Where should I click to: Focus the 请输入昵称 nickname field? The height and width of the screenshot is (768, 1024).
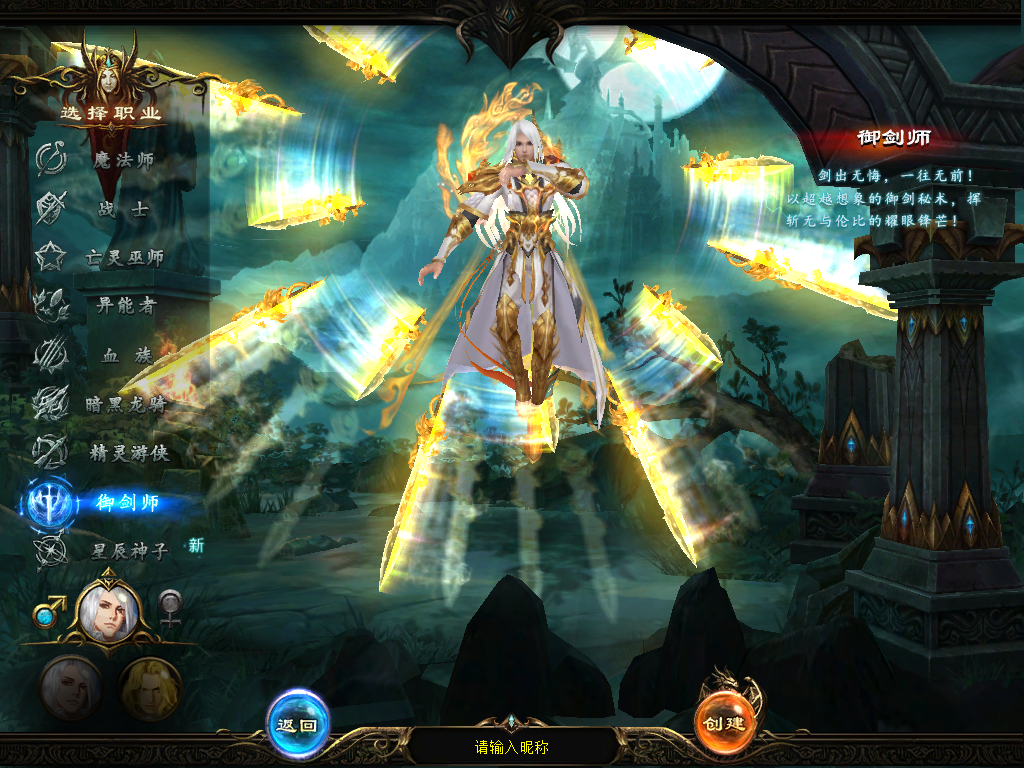(512, 747)
